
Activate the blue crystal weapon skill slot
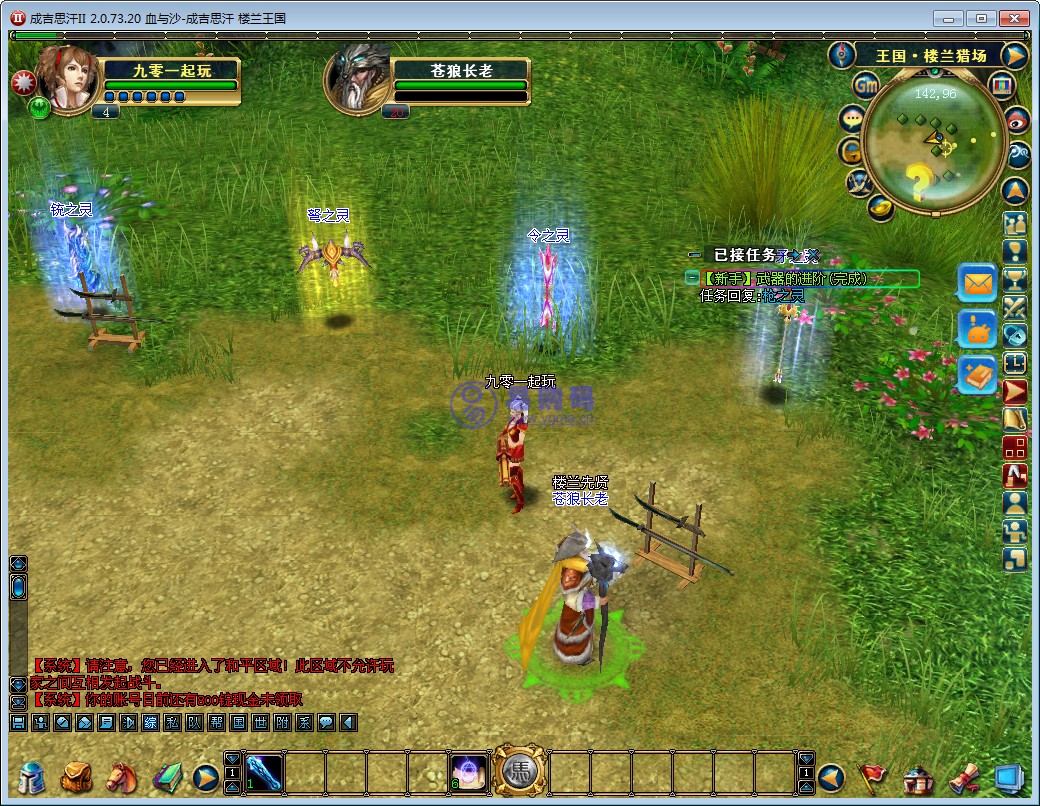point(264,772)
